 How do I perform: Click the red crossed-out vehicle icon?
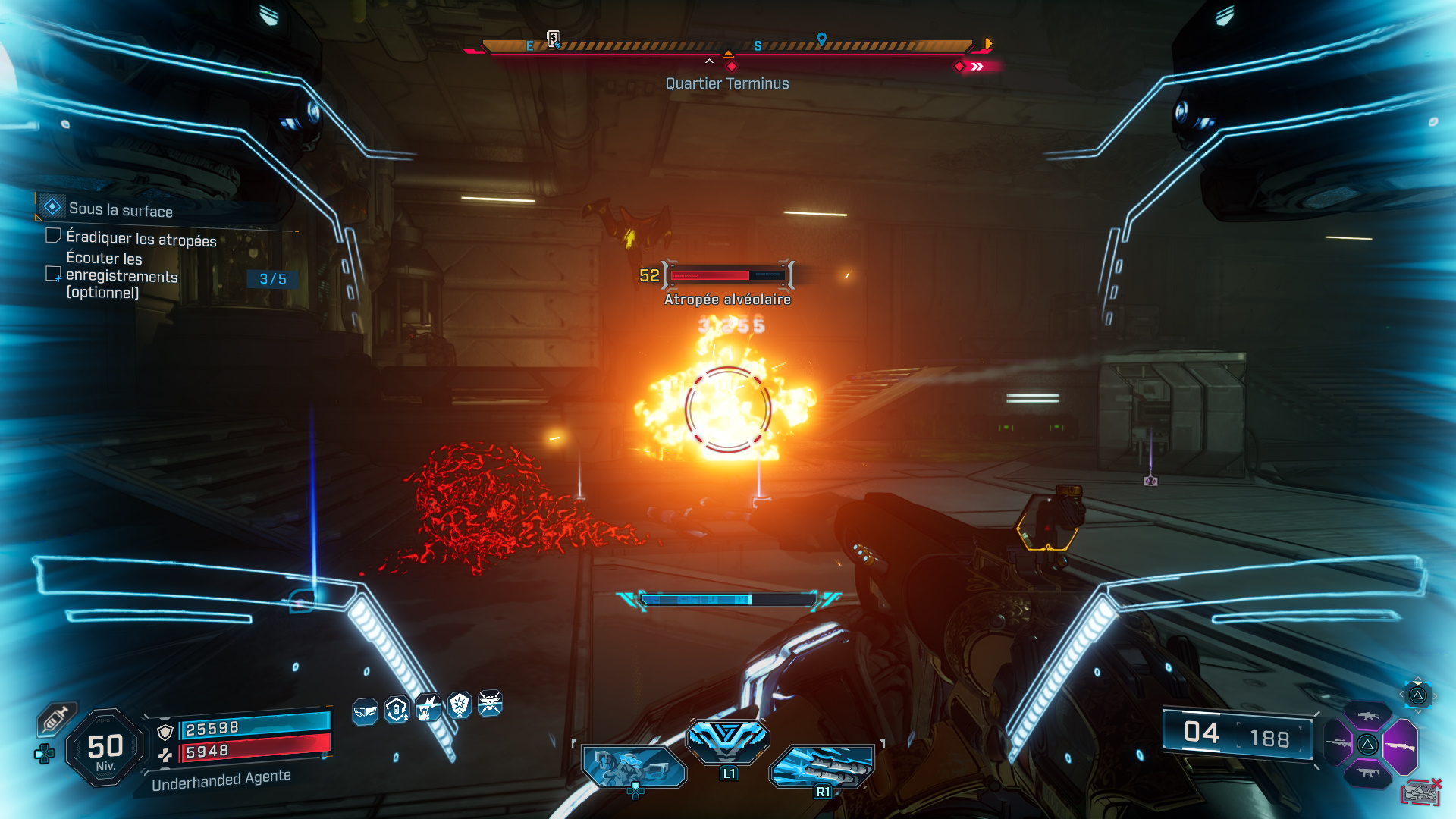pyautogui.click(x=1420, y=792)
